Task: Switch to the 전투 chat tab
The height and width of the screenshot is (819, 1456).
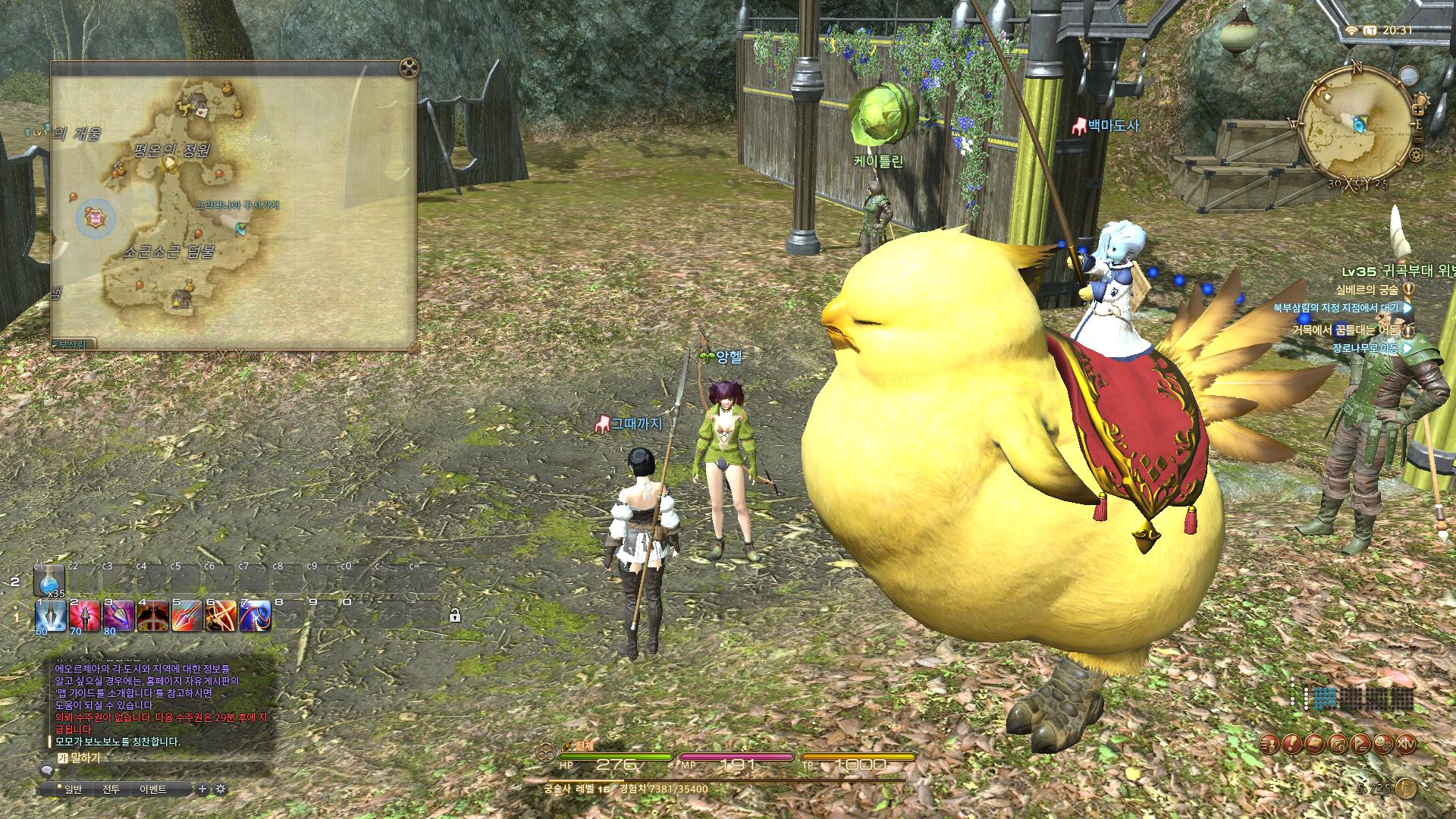Action: pyautogui.click(x=111, y=789)
